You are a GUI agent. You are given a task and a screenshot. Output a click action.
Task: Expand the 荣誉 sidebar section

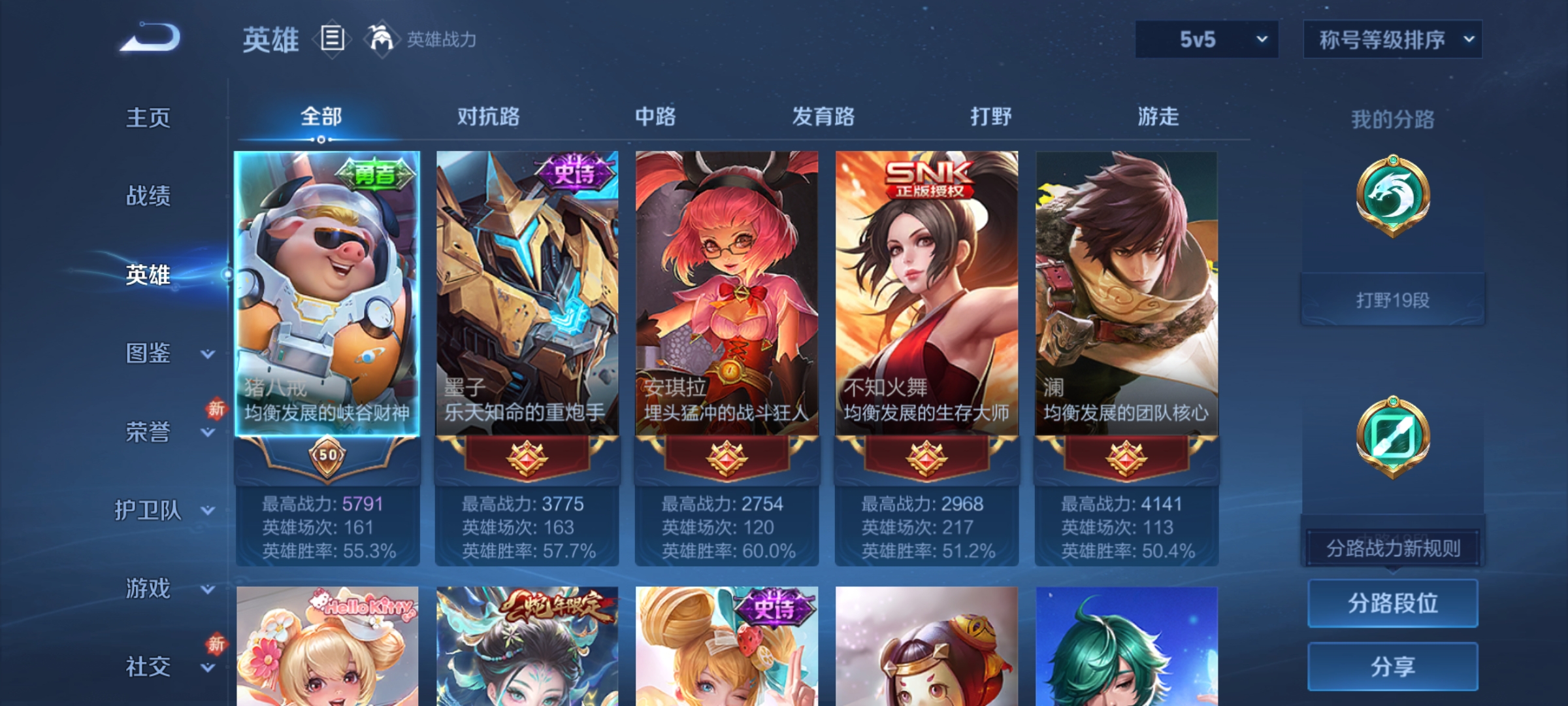pos(147,433)
